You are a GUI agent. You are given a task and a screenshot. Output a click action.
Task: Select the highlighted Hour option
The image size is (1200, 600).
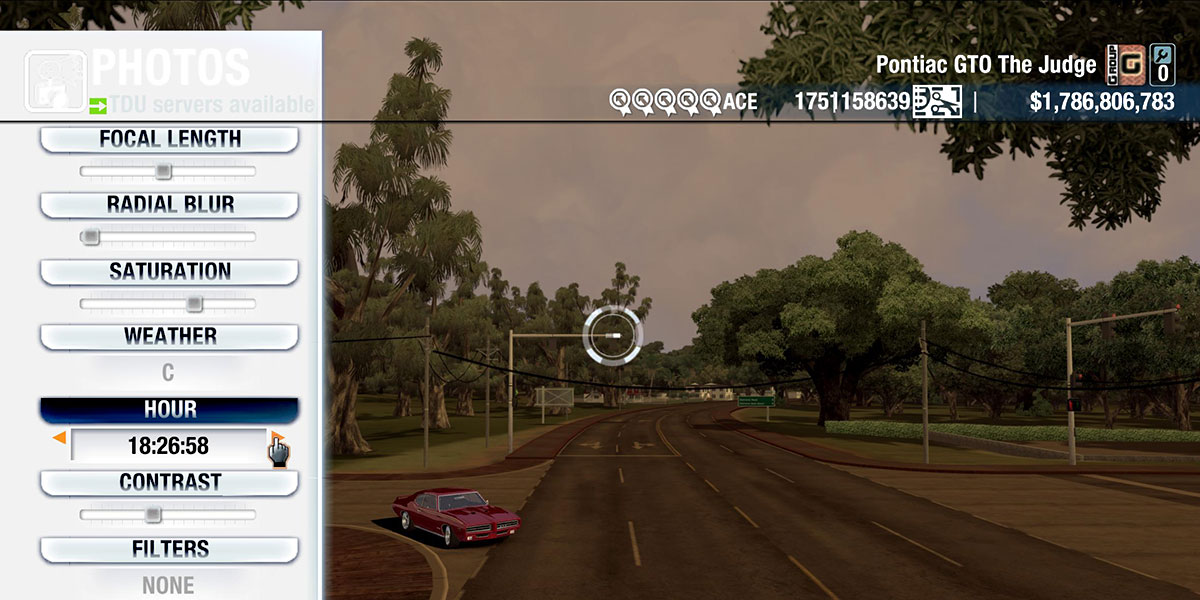coord(169,410)
